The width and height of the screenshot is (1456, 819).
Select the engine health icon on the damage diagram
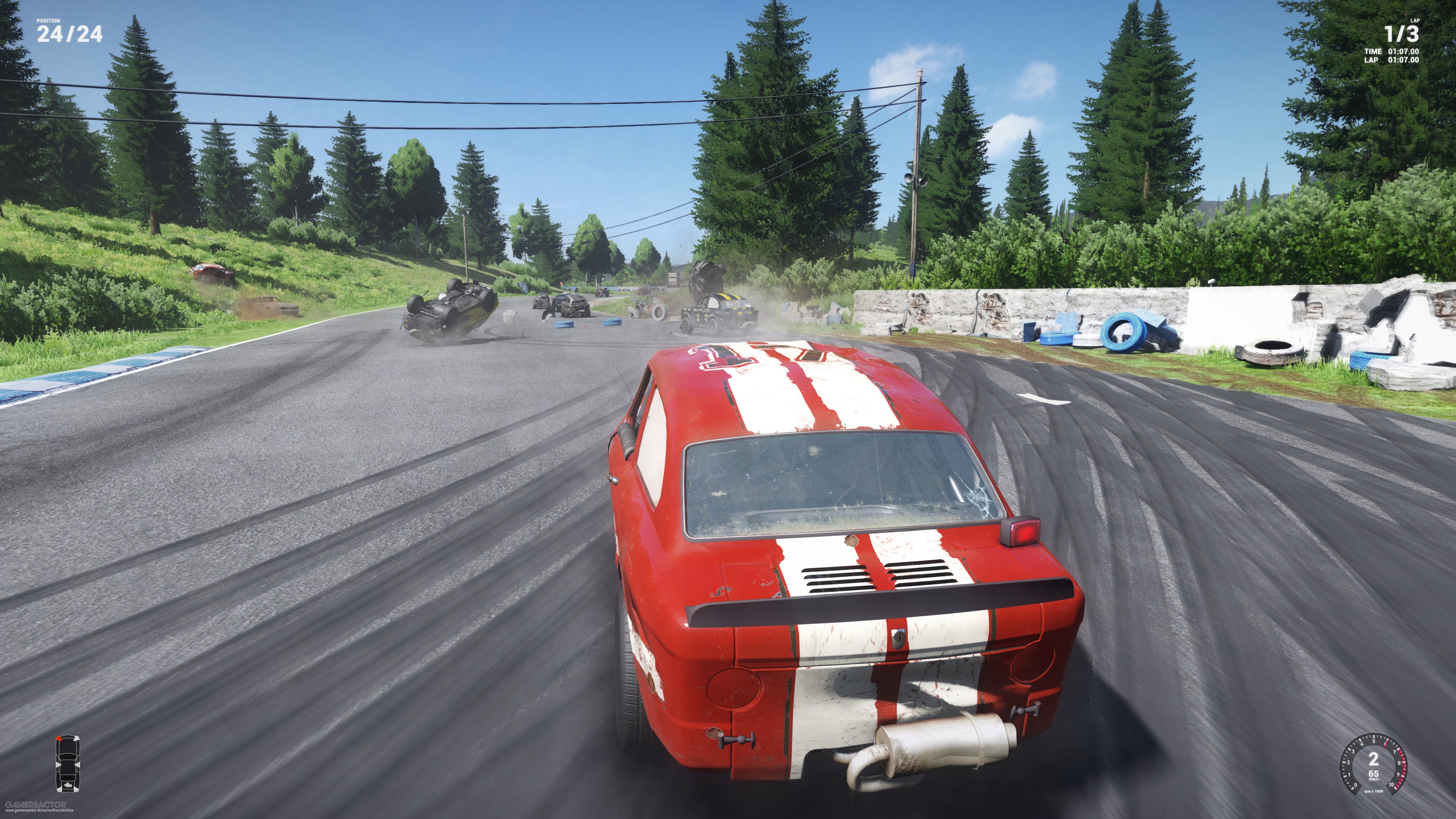(x=68, y=785)
